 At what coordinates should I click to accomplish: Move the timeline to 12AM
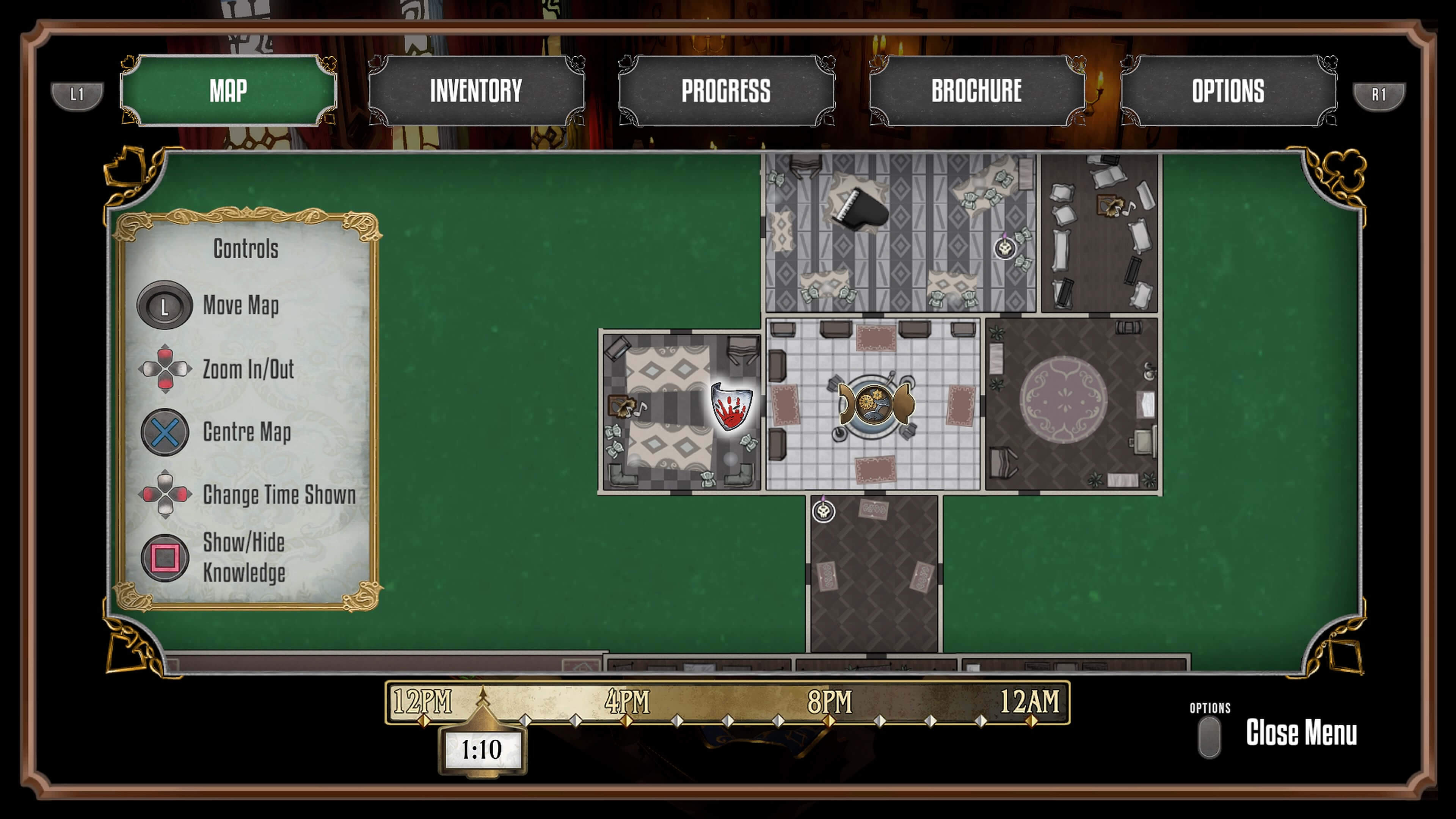pos(1031,721)
